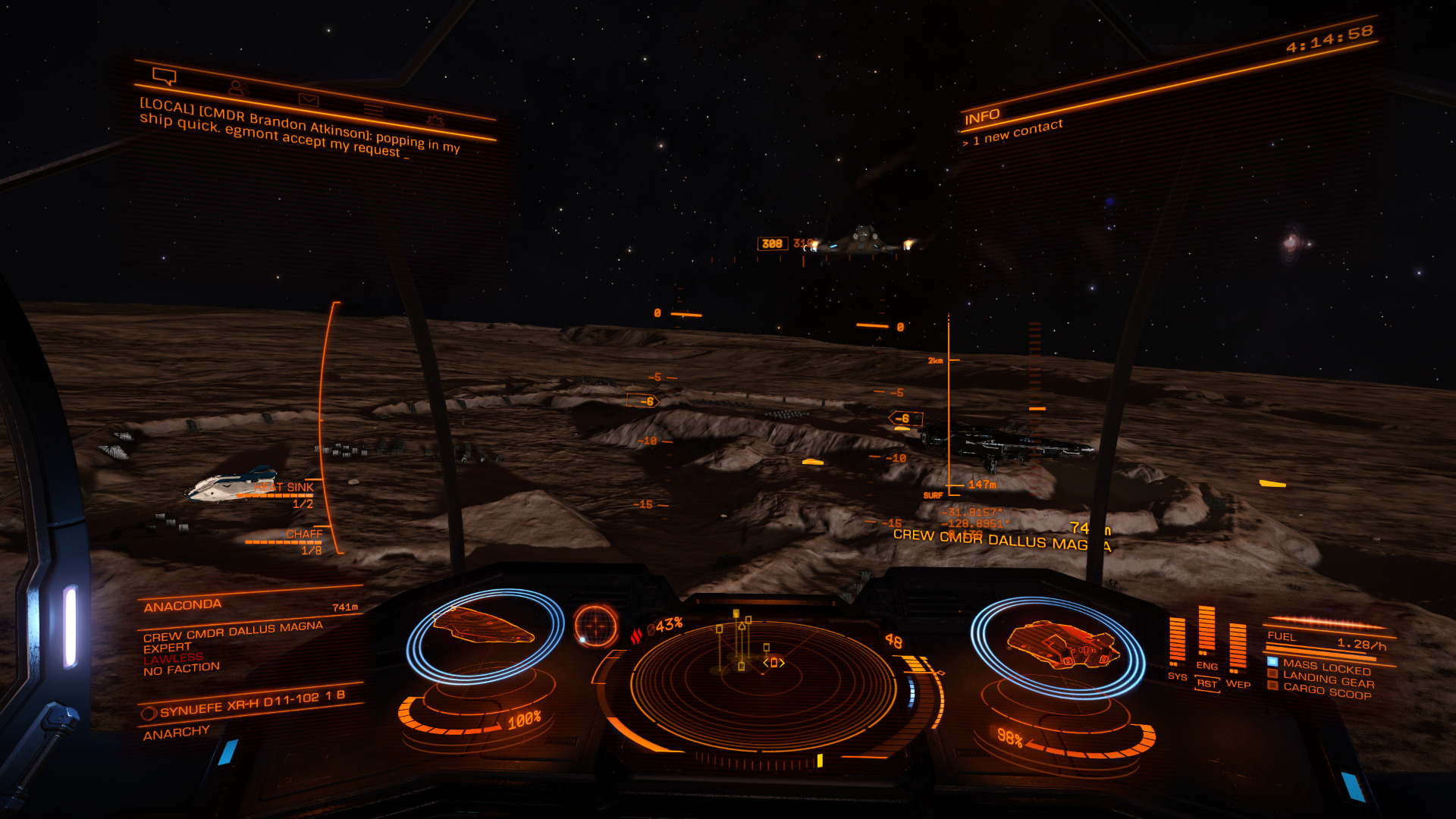Select the WEP power pip column
This screenshot has height=819, width=1456.
point(1238,647)
